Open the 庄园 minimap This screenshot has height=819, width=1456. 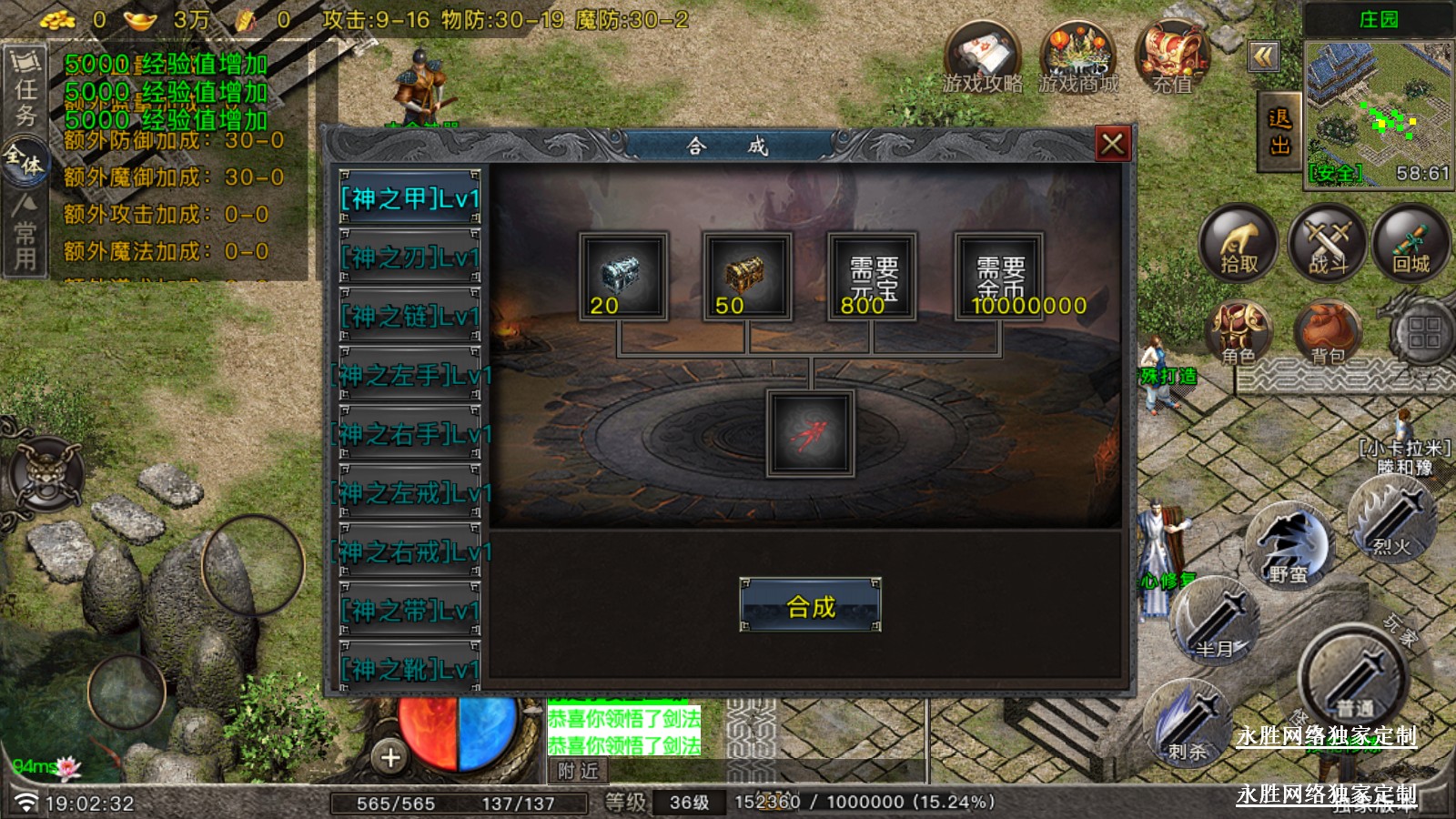1378,114
